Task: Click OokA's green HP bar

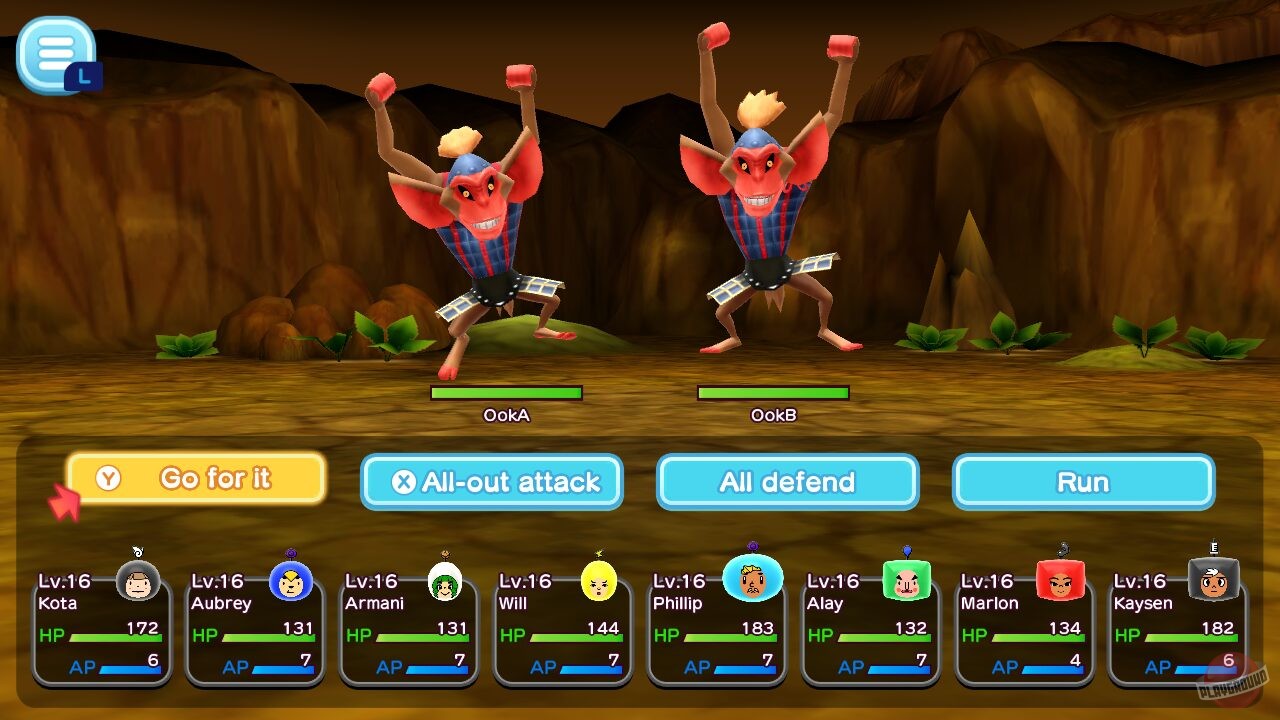Action: click(506, 393)
